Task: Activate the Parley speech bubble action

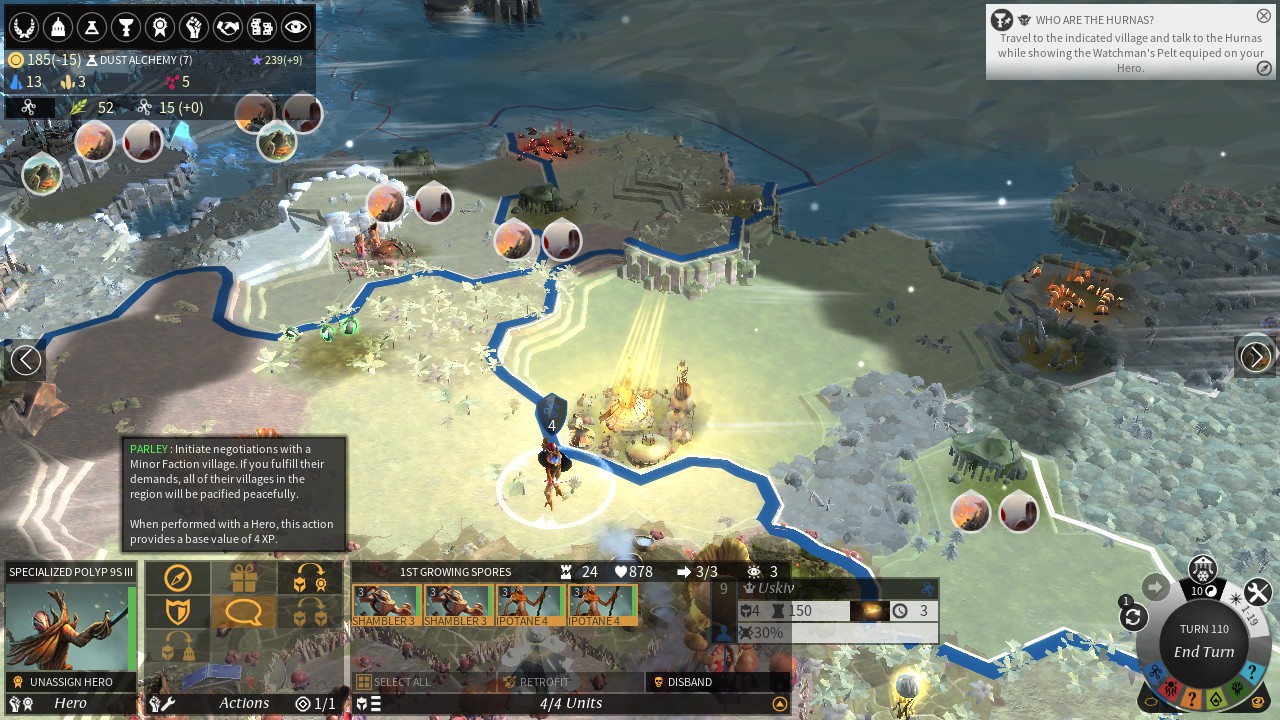Action: (x=243, y=611)
